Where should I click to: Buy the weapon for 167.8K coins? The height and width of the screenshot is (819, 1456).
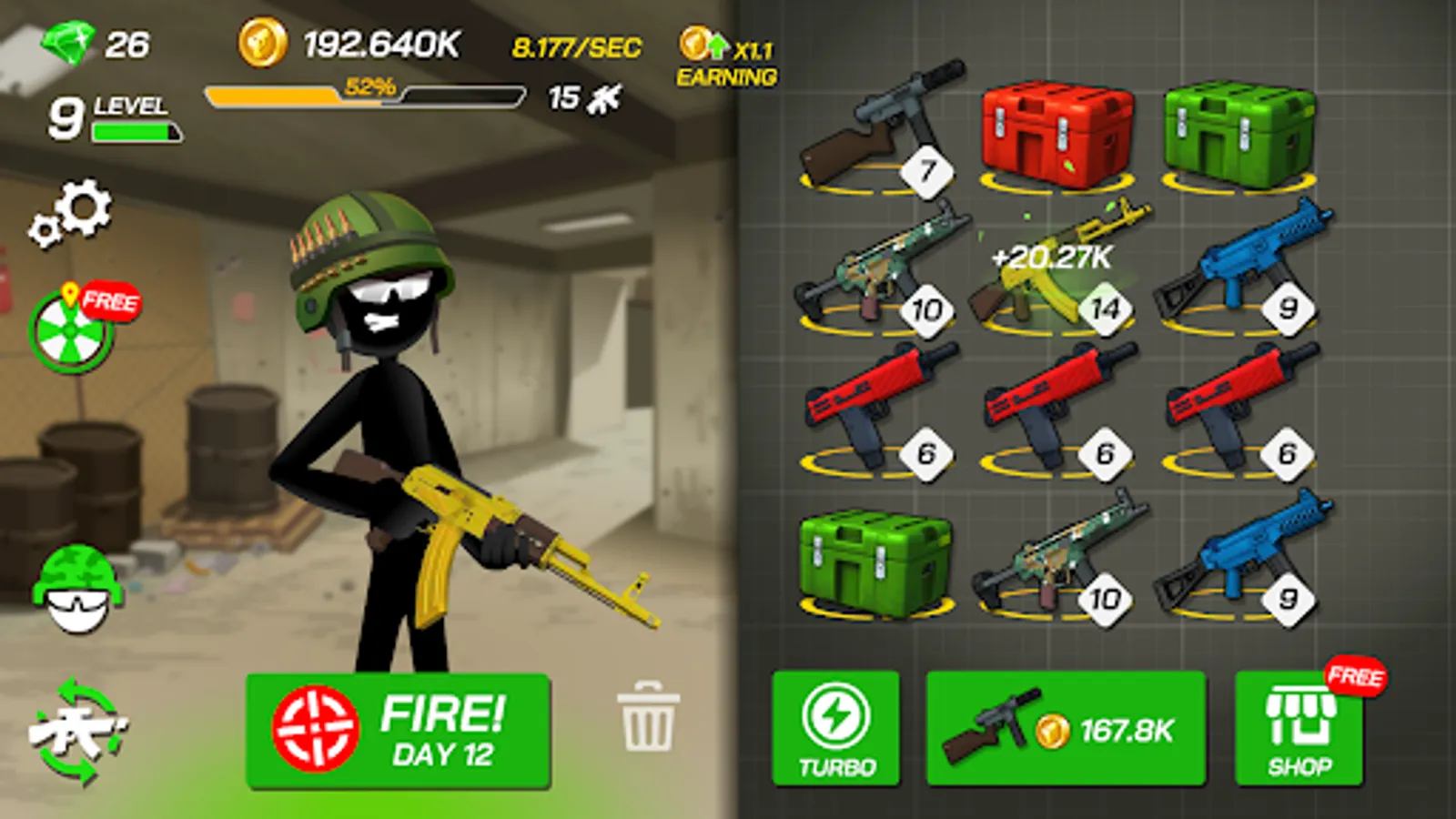[1063, 728]
